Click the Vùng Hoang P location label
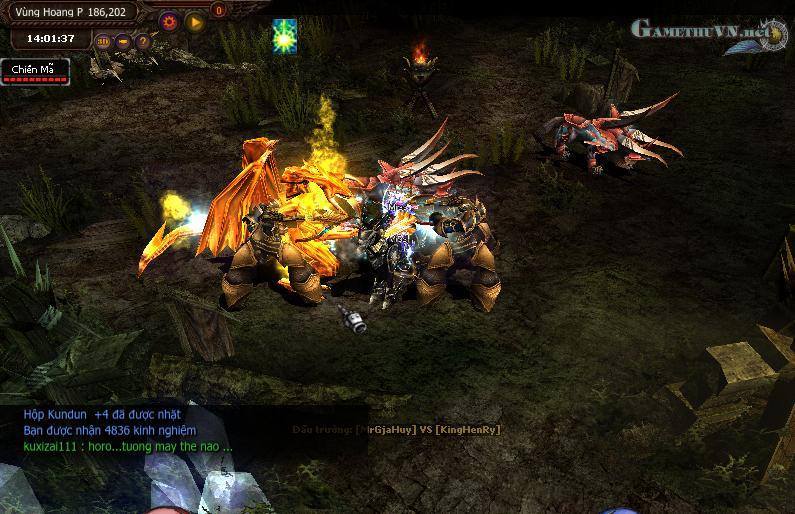This screenshot has height=514, width=795. 68,12
